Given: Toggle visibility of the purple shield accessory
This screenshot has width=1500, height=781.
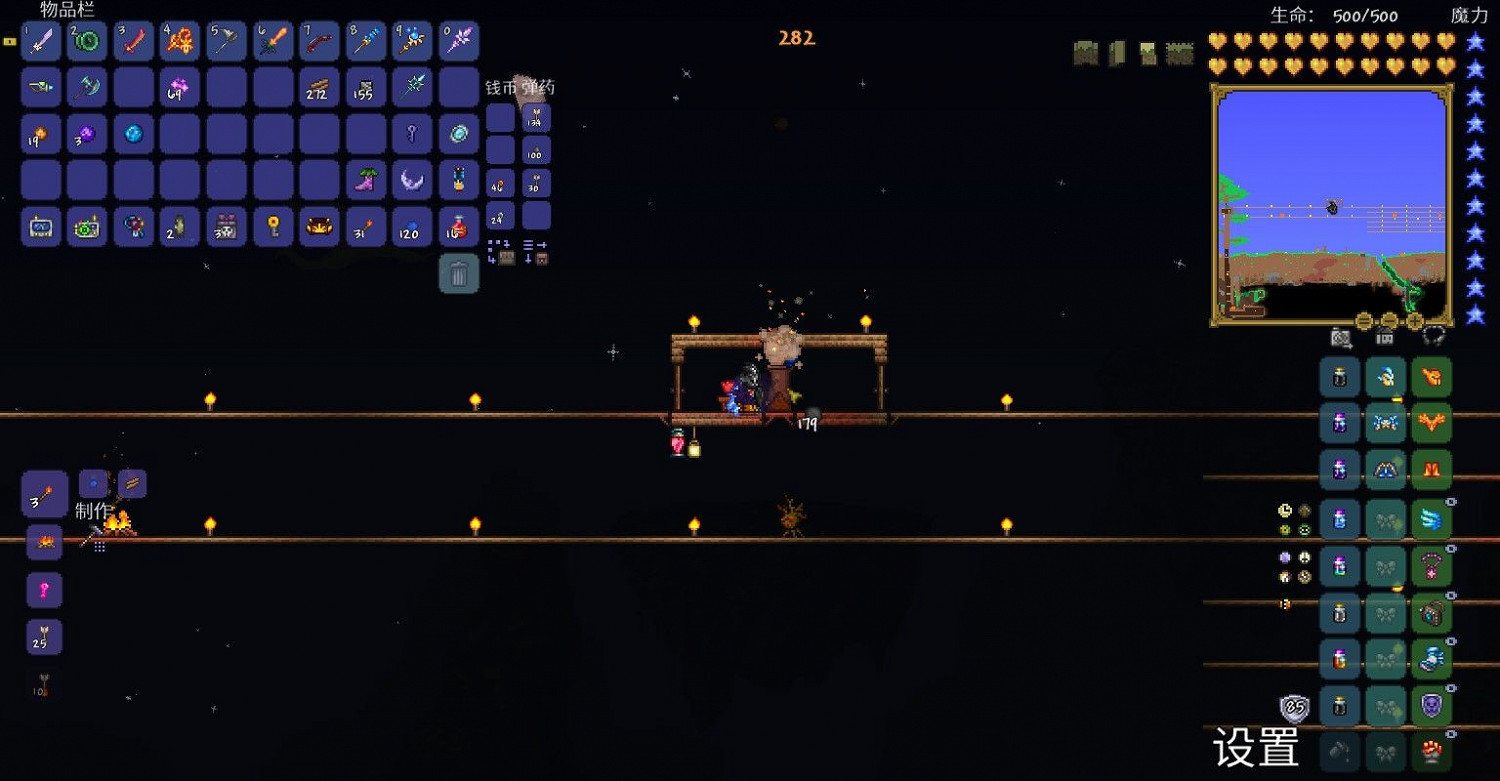Looking at the screenshot, I should point(1451,686).
